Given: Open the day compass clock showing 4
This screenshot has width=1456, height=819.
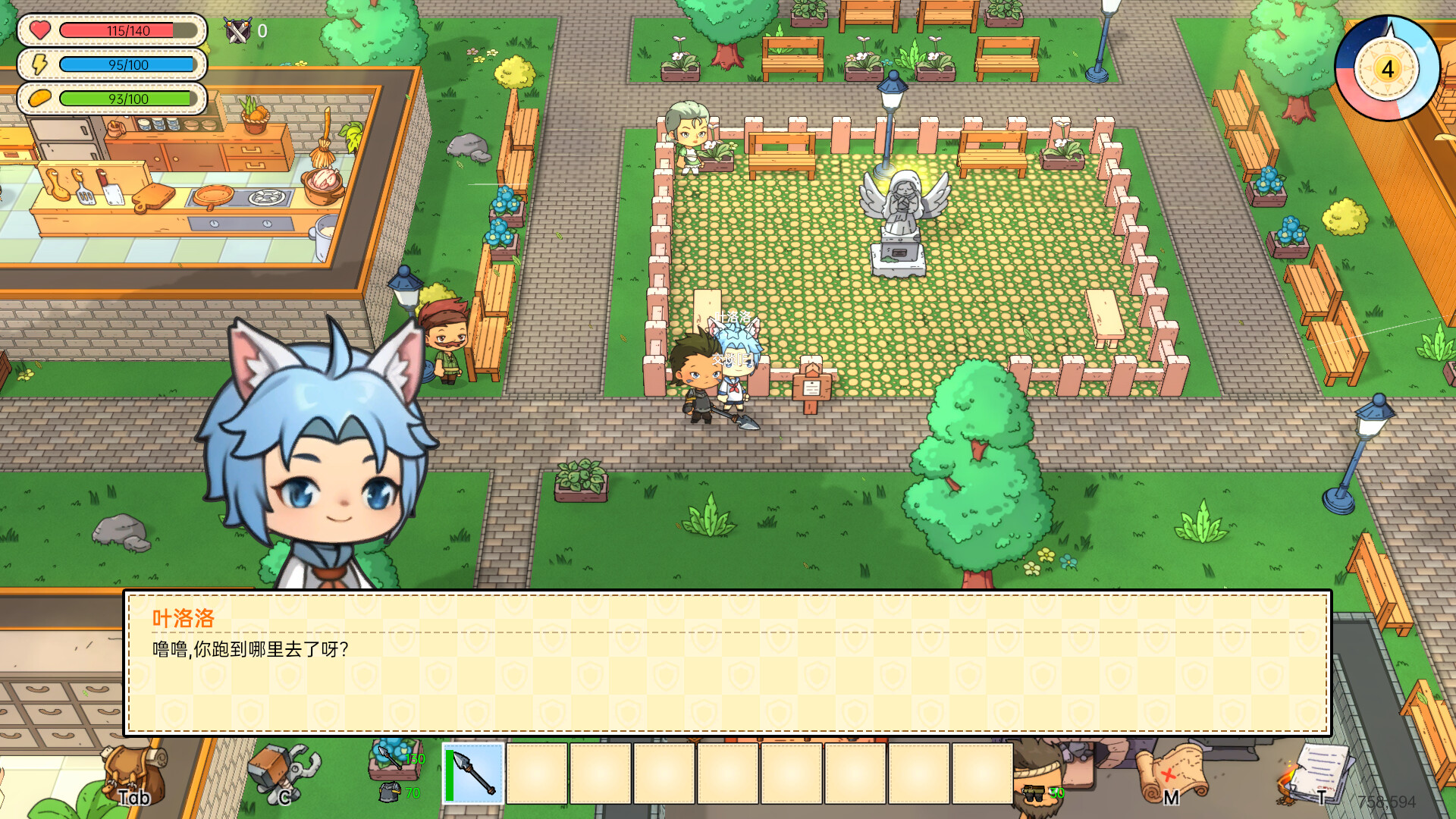Looking at the screenshot, I should coord(1386,71).
